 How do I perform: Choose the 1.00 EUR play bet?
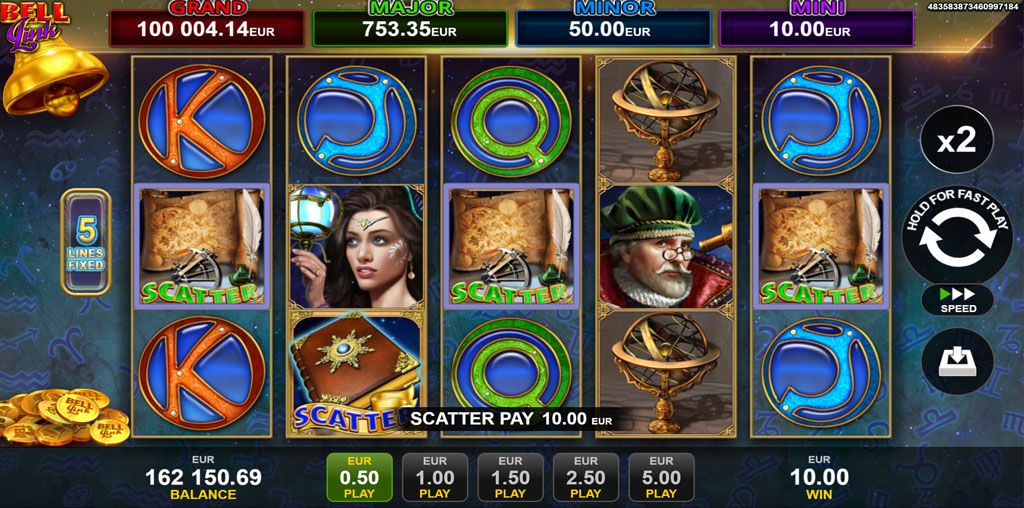[435, 477]
